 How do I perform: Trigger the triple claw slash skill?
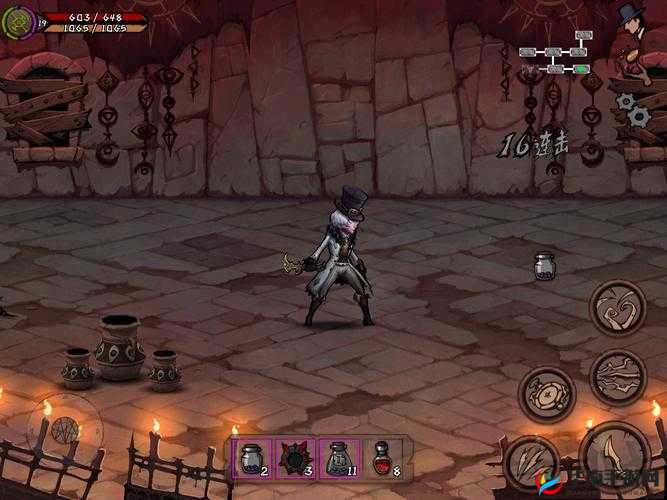[x=531, y=460]
